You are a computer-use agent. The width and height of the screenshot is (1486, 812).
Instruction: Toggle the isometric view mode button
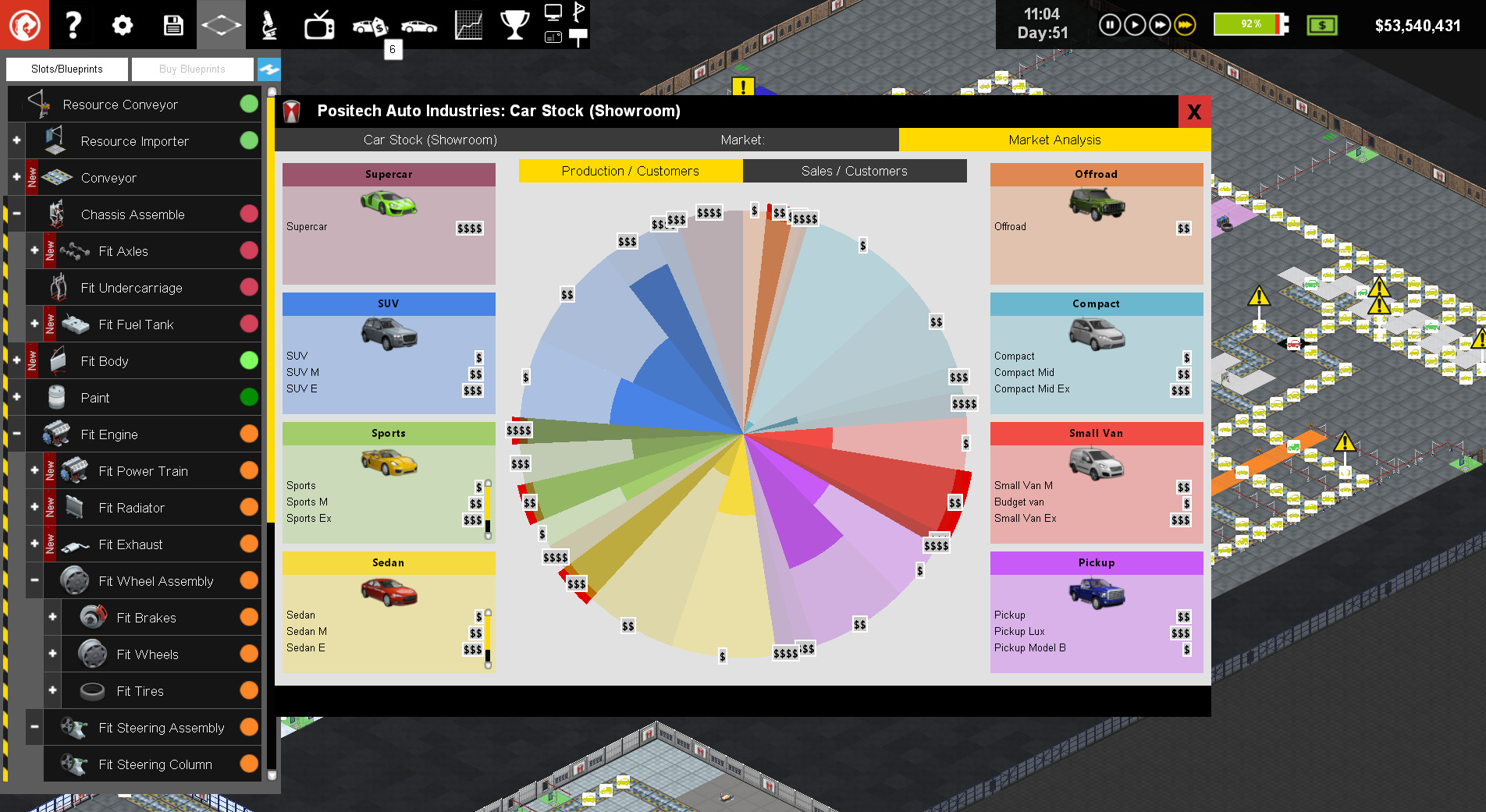(x=221, y=24)
